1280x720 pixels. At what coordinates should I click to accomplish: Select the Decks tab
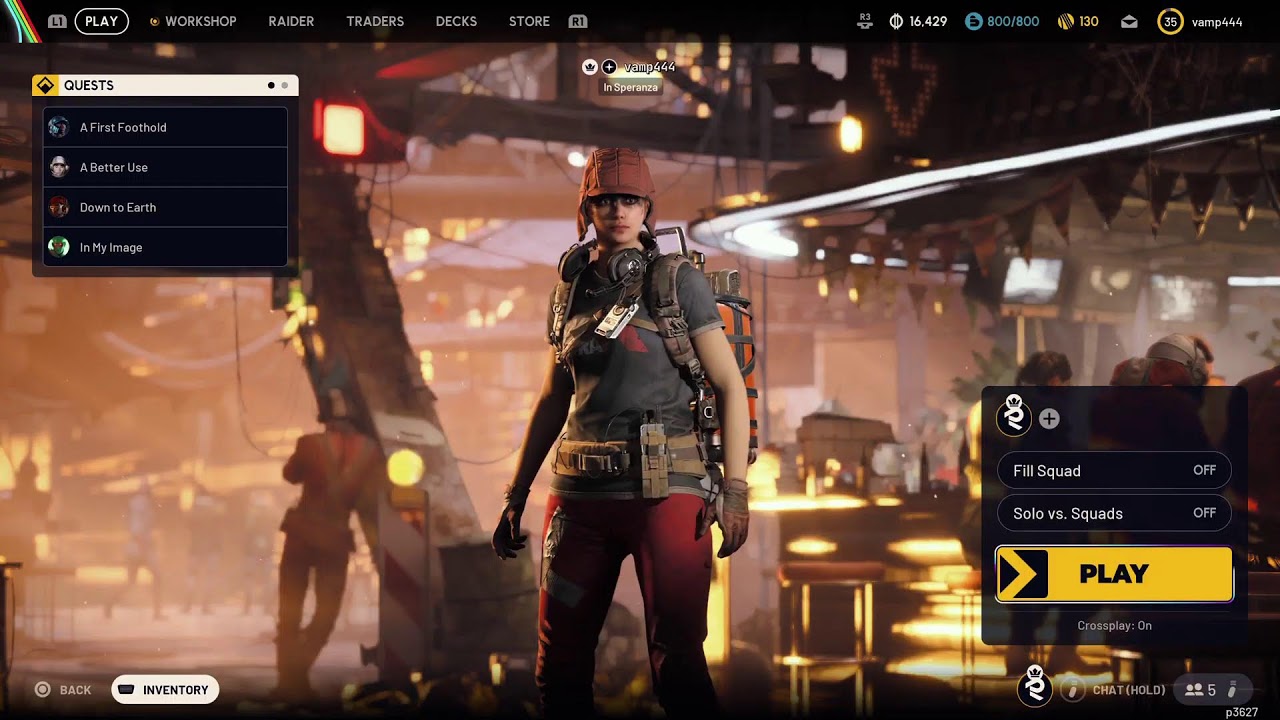[456, 21]
